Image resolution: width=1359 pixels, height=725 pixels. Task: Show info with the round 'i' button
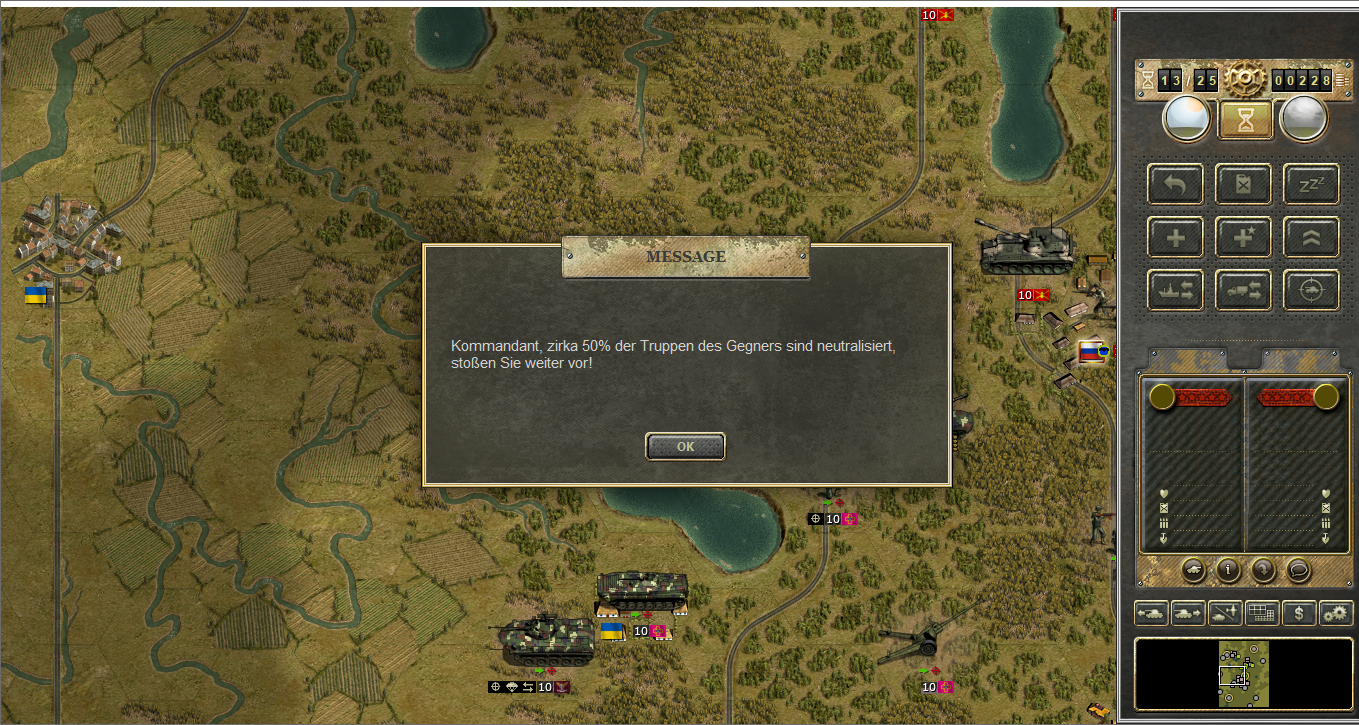[1228, 570]
